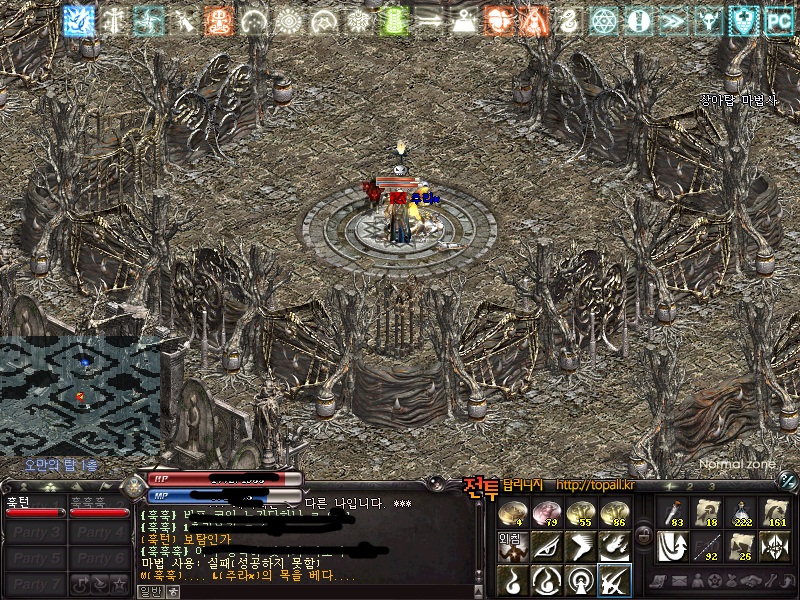Use the red potion coin with count 79
Image resolution: width=800 pixels, height=600 pixels.
coord(546,514)
